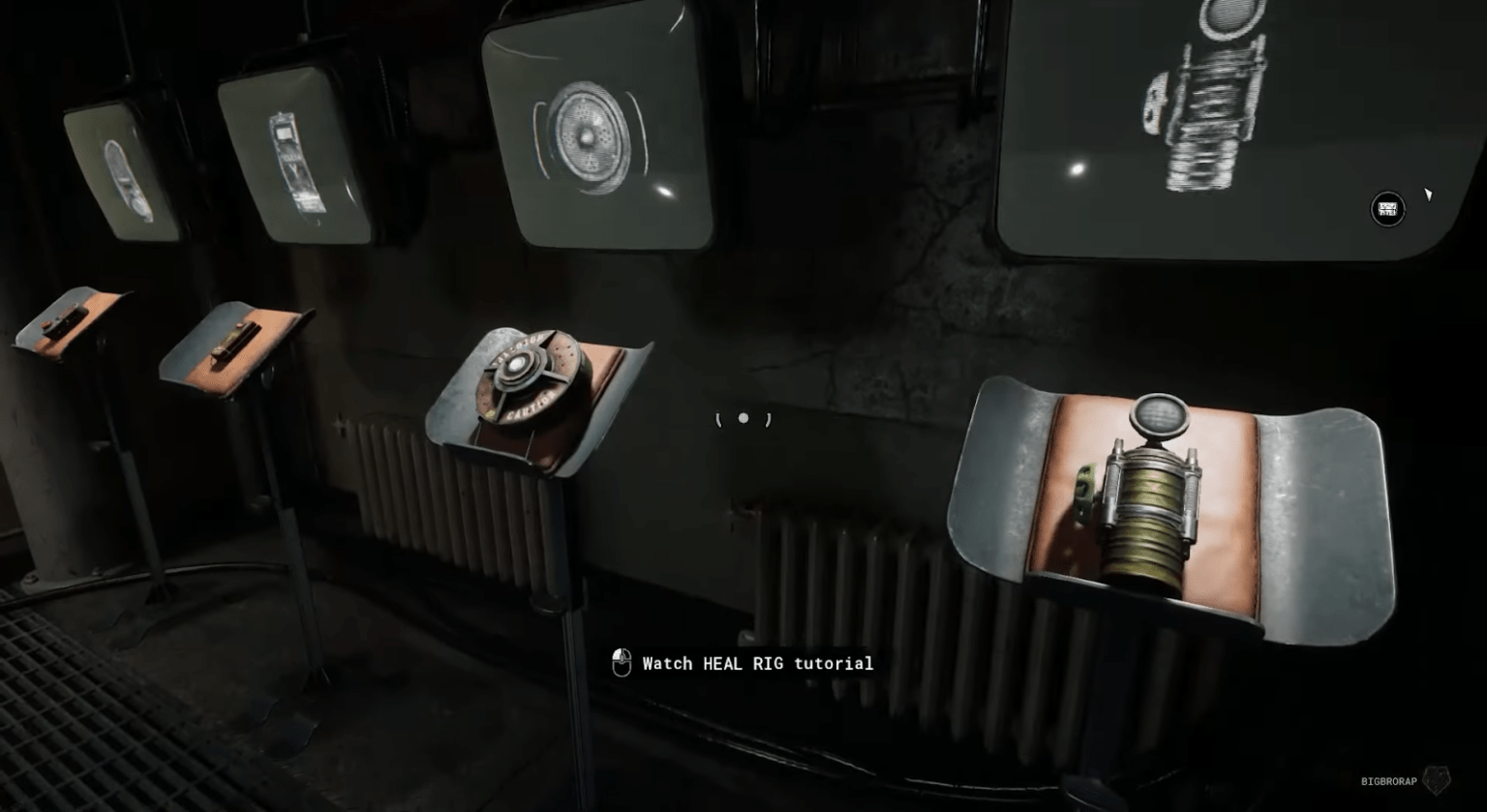Click the HEAL RIG diagram on the right display
Viewport: 1487px width, 812px height.
[x=1212, y=97]
